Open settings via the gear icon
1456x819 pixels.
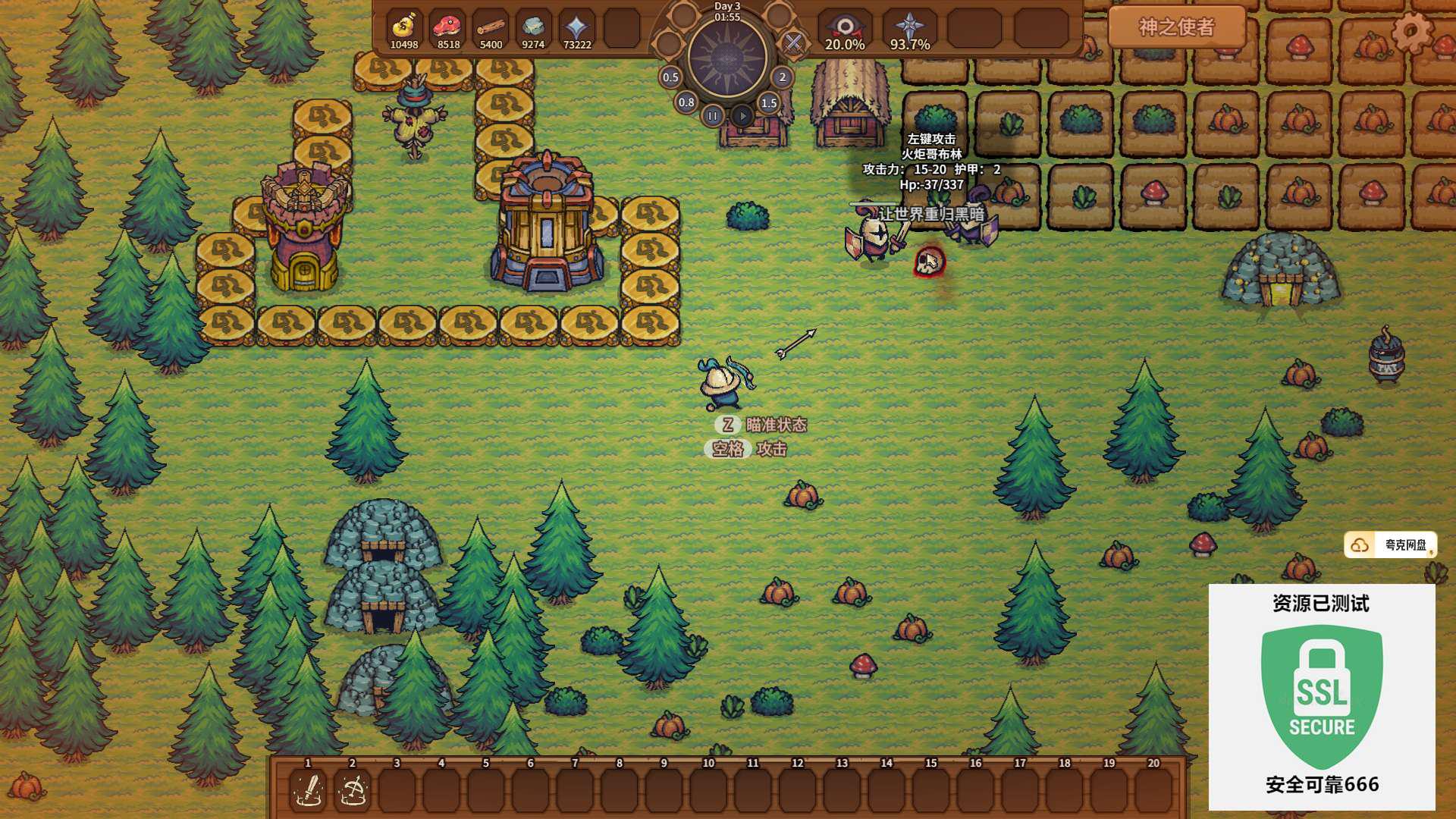pyautogui.click(x=1411, y=31)
